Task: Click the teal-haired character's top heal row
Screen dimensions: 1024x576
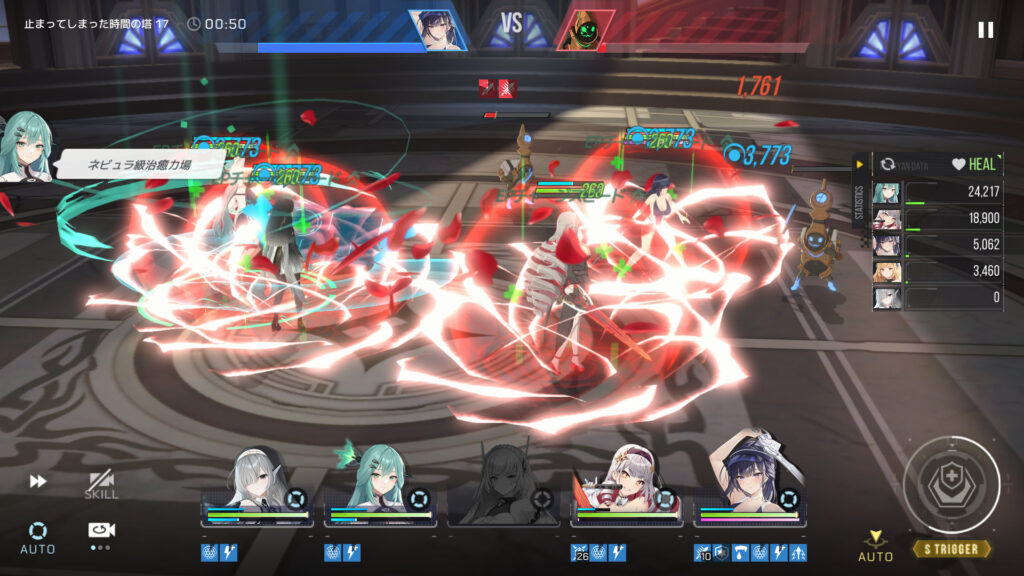Action: coord(938,192)
